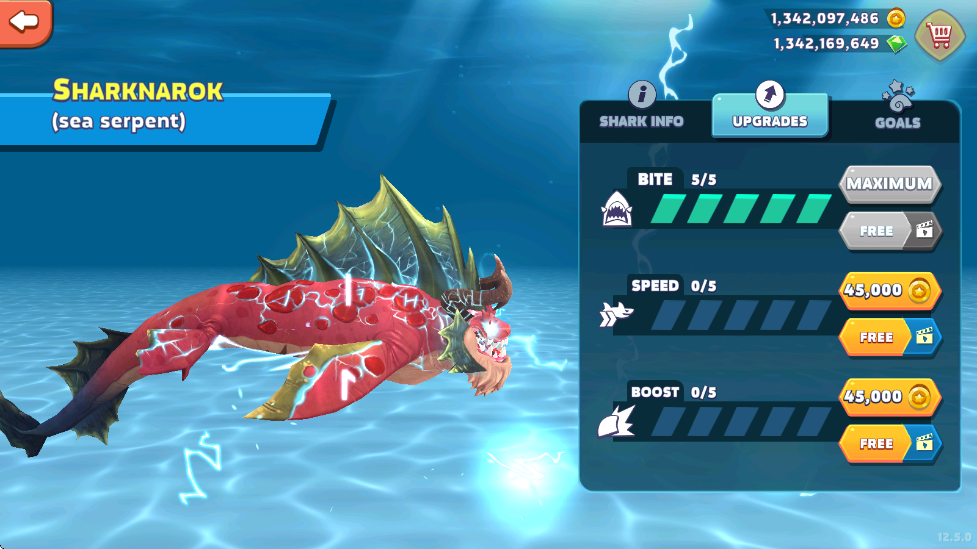977x549 pixels.
Task: Buy the Speed upgrade for 45,000 coins
Action: (x=889, y=290)
